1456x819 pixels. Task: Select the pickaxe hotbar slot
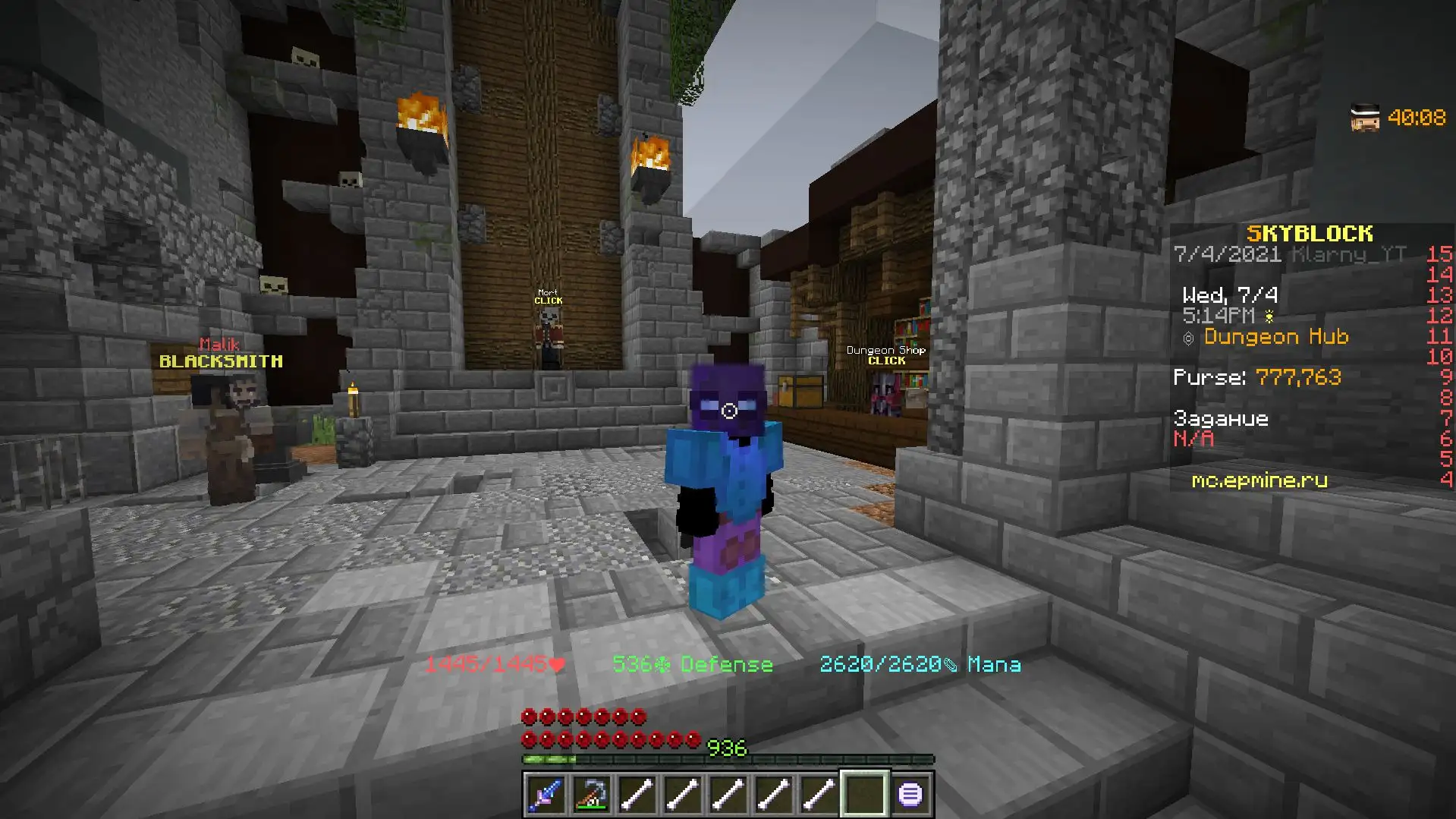(591, 795)
